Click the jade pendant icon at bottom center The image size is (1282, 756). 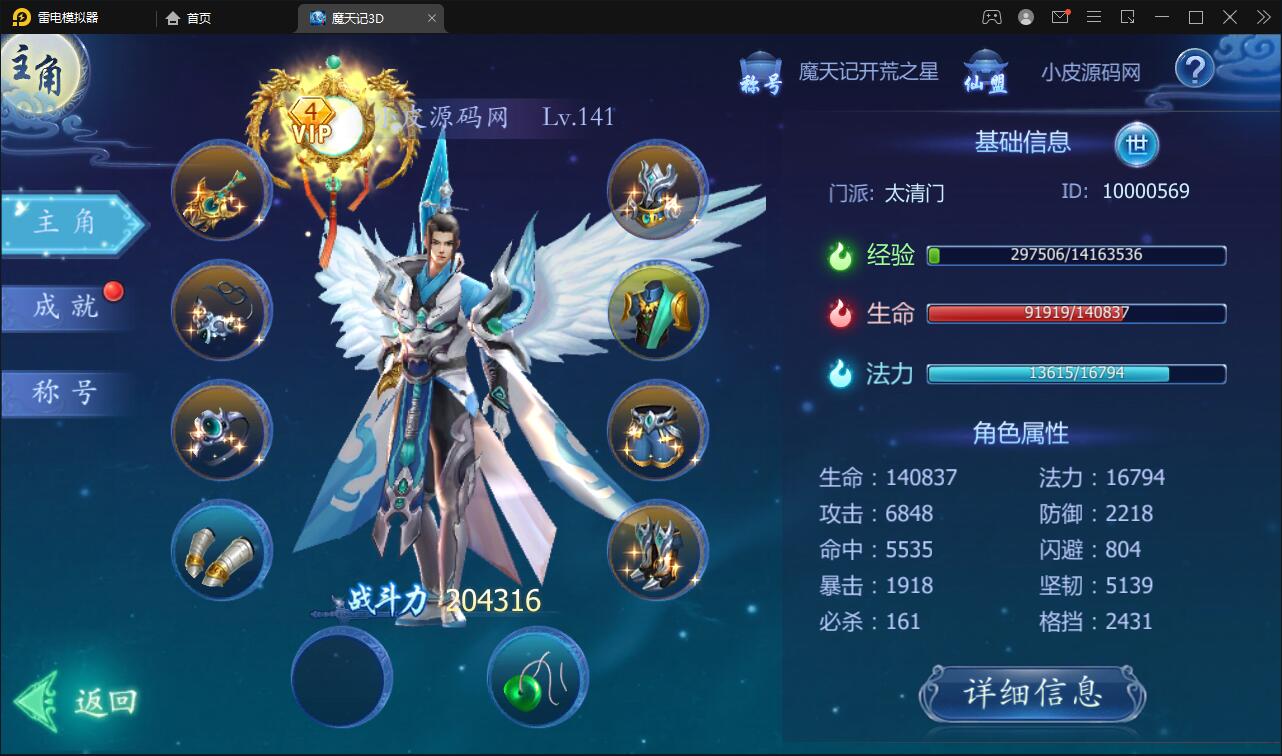[537, 678]
